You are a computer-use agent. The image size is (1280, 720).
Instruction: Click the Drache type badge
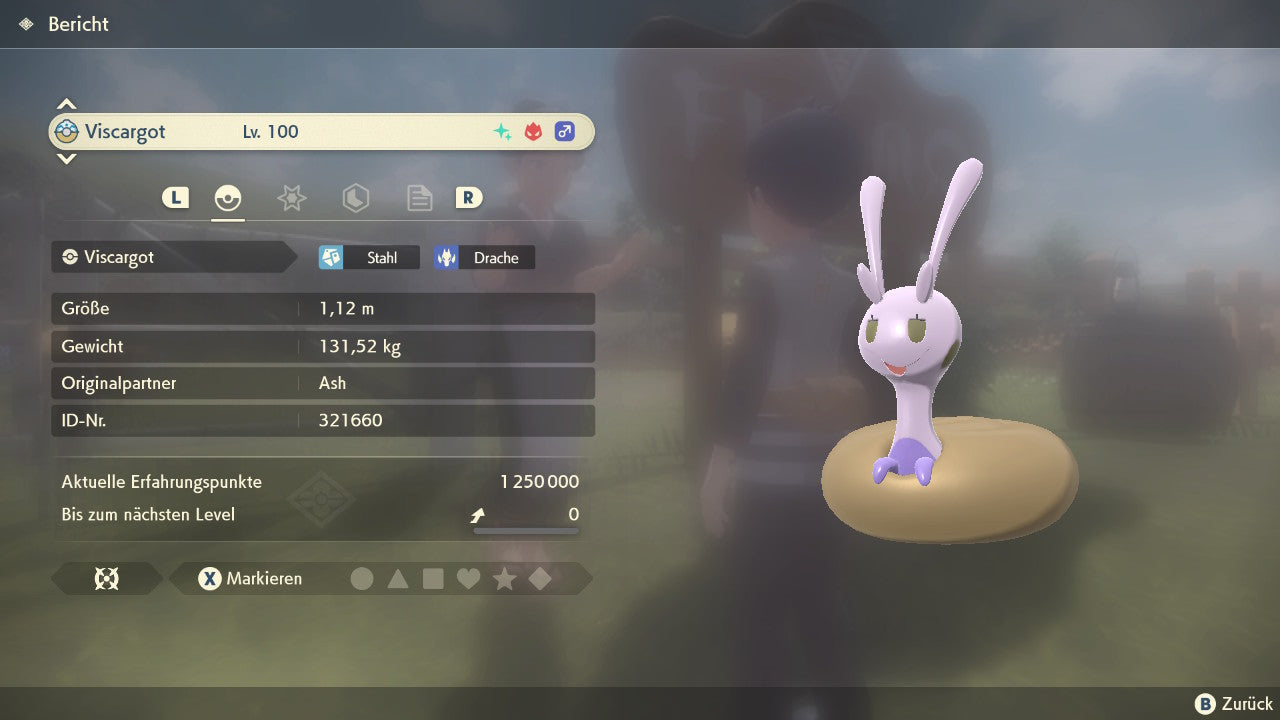click(x=484, y=258)
